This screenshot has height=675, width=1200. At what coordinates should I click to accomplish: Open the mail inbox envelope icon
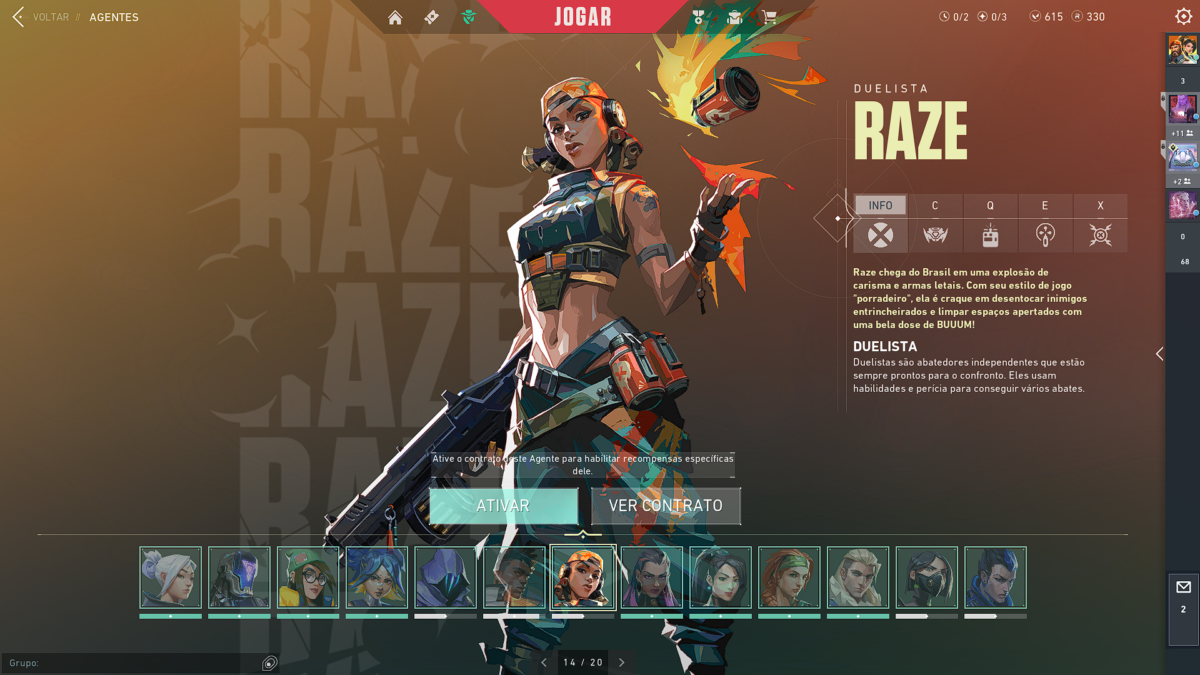pyautogui.click(x=1183, y=588)
